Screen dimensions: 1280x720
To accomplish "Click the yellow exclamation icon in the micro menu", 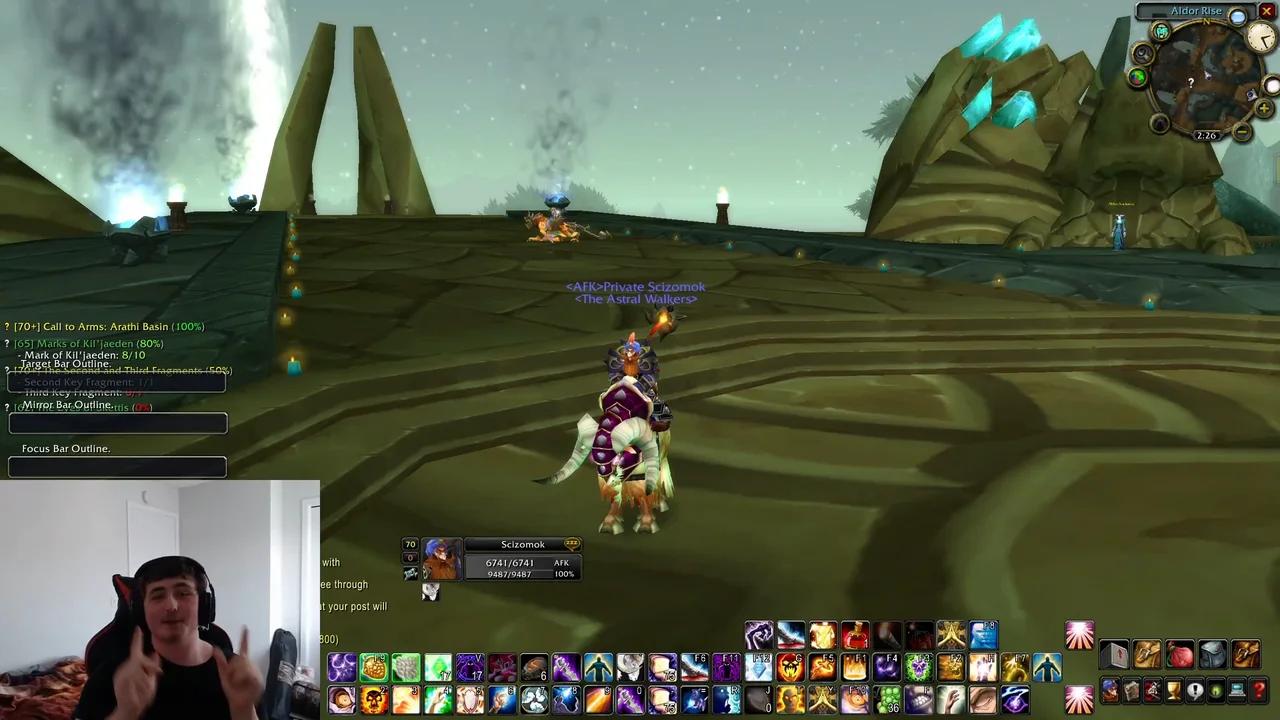I will coord(1195,690).
